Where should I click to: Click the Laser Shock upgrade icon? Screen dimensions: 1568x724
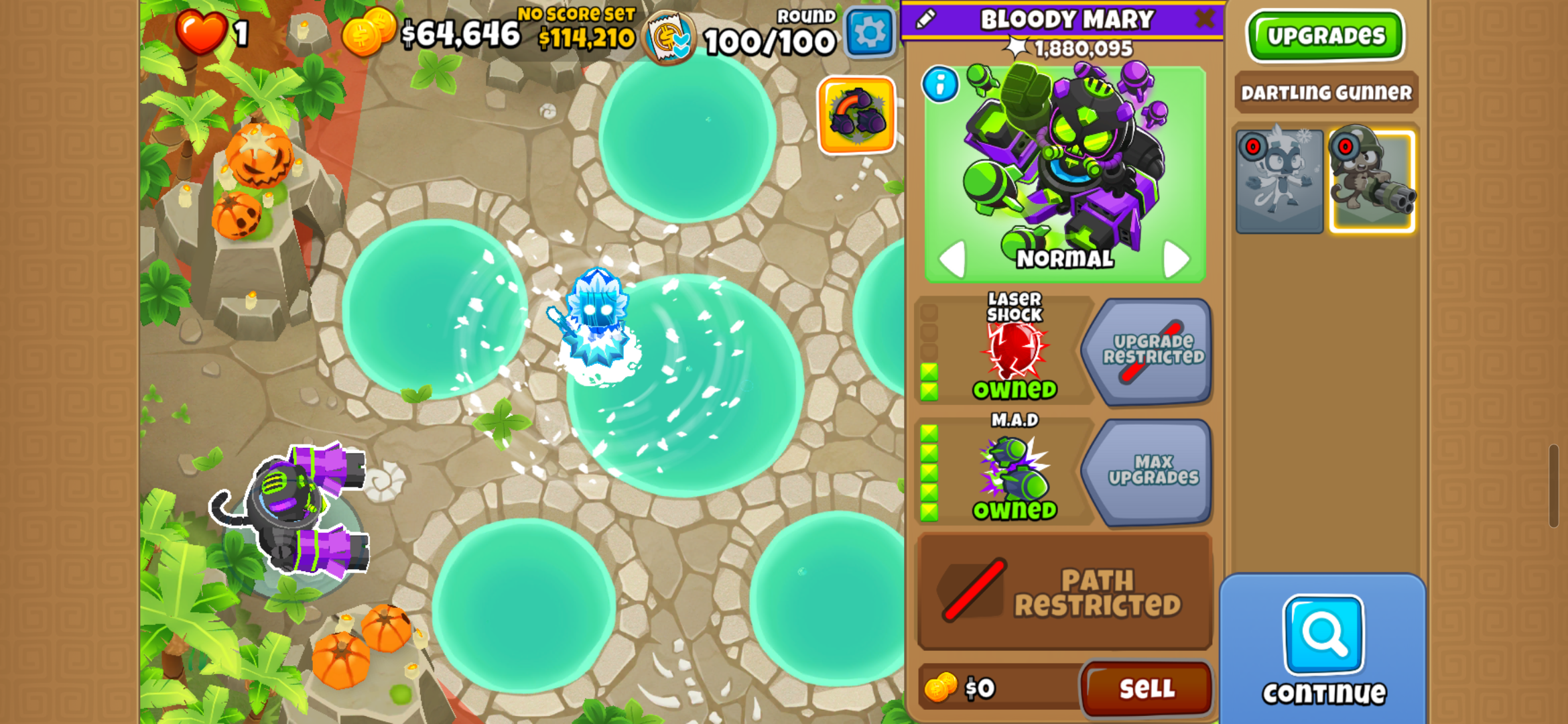pyautogui.click(x=1015, y=350)
